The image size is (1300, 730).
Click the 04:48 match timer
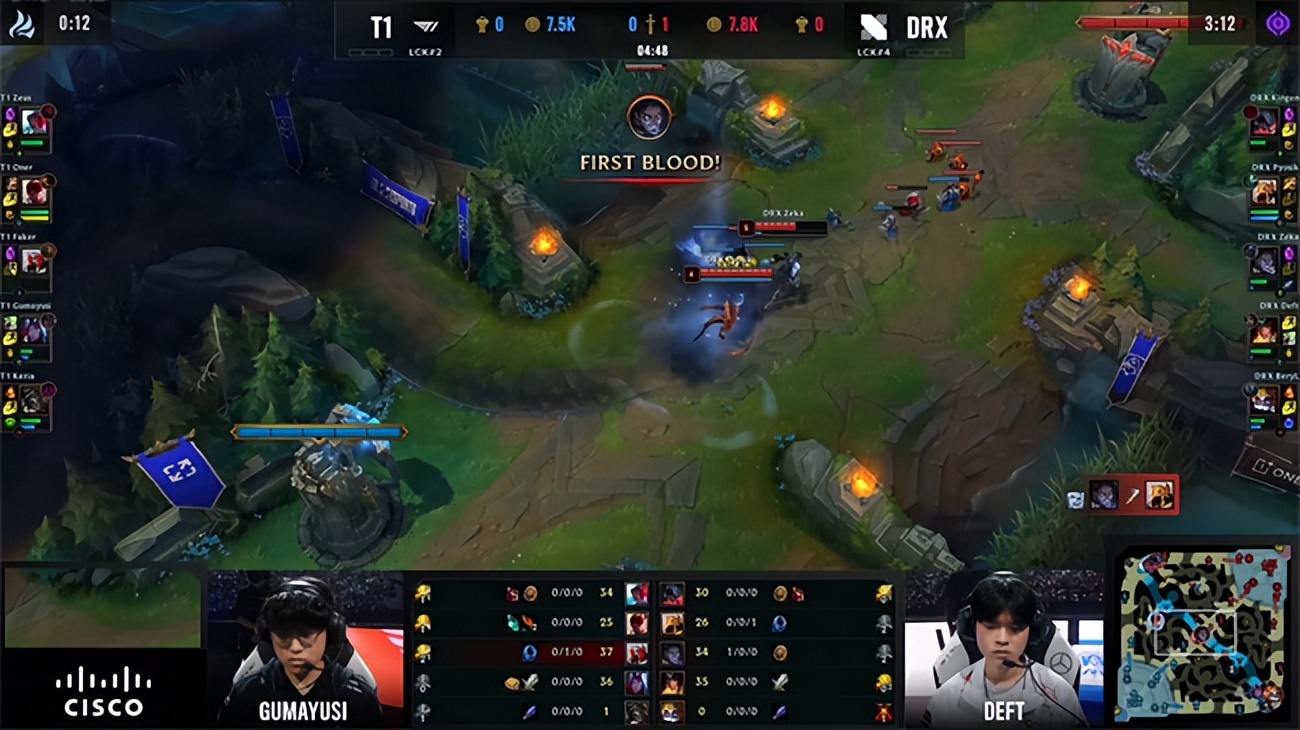tap(651, 46)
